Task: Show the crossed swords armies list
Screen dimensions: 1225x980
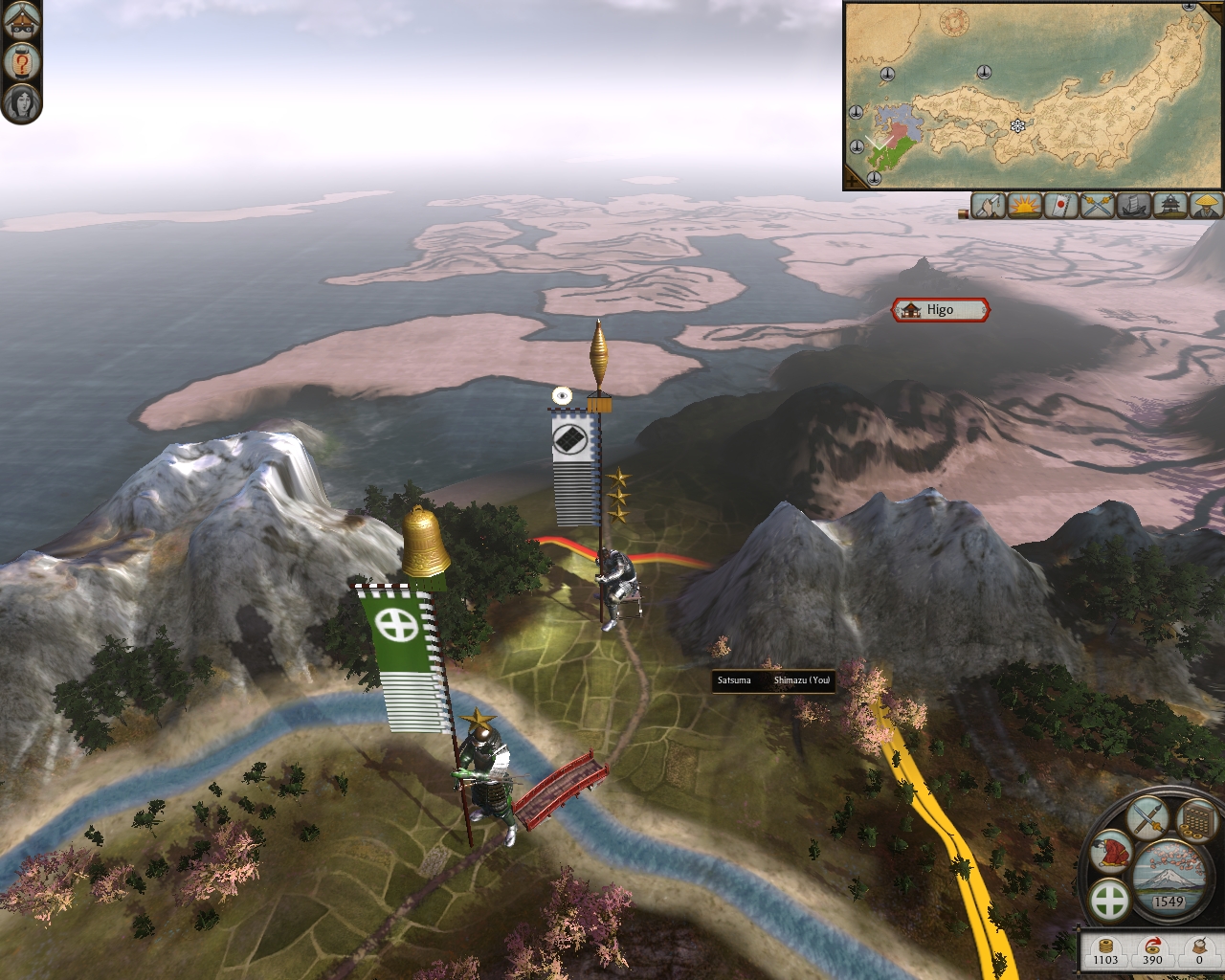Action: coord(1098,205)
